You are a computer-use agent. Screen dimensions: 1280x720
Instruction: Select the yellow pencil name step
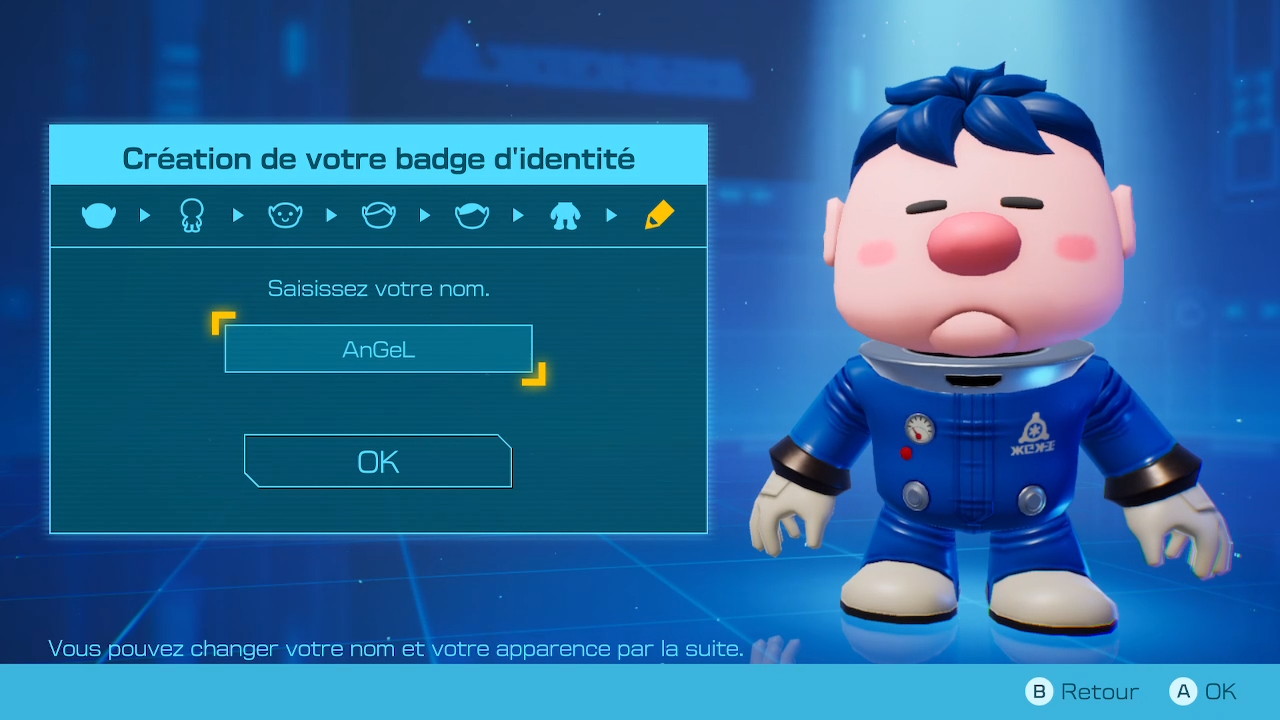[x=659, y=215]
